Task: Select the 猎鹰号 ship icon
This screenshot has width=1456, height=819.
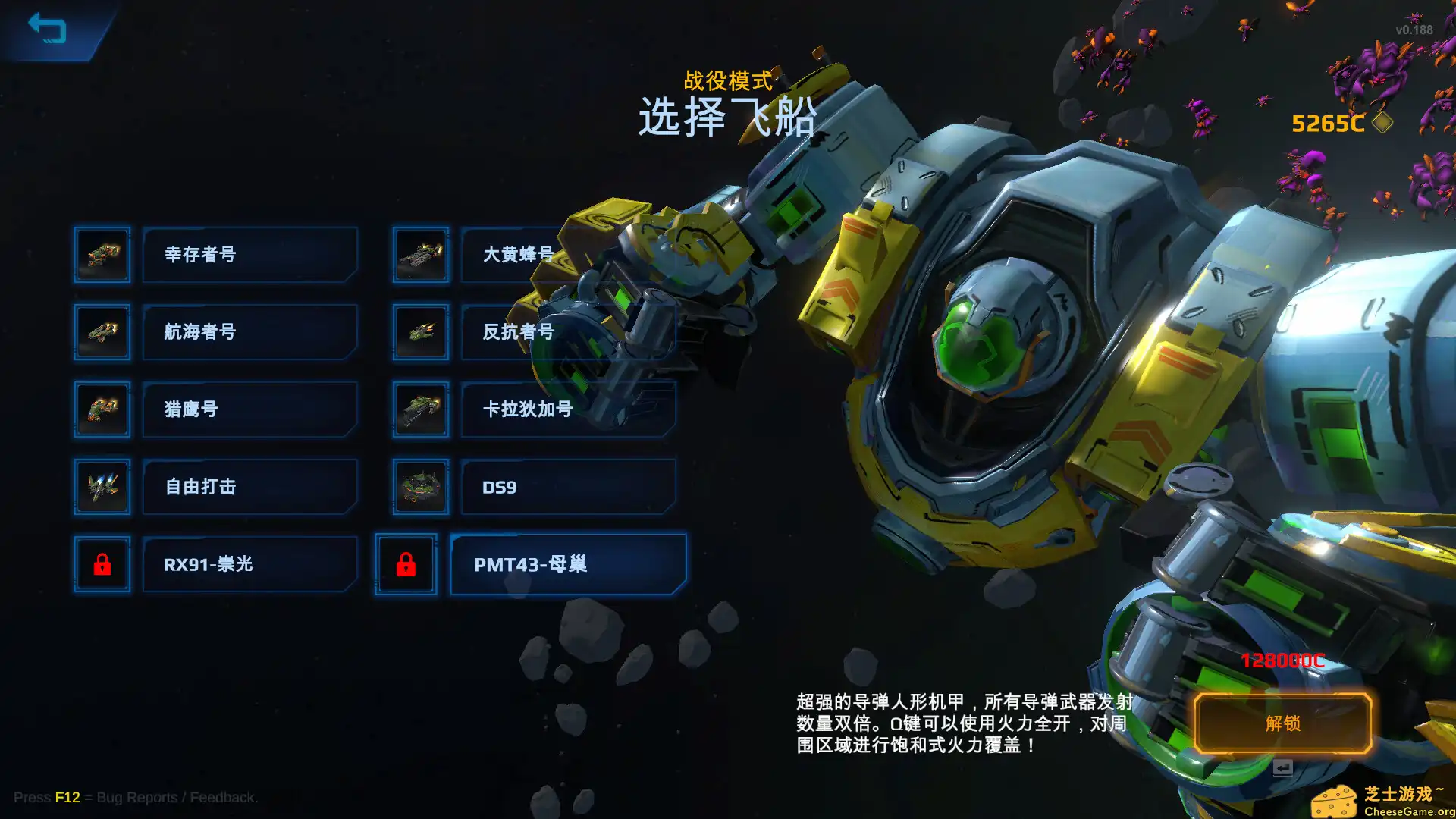Action: coord(102,409)
